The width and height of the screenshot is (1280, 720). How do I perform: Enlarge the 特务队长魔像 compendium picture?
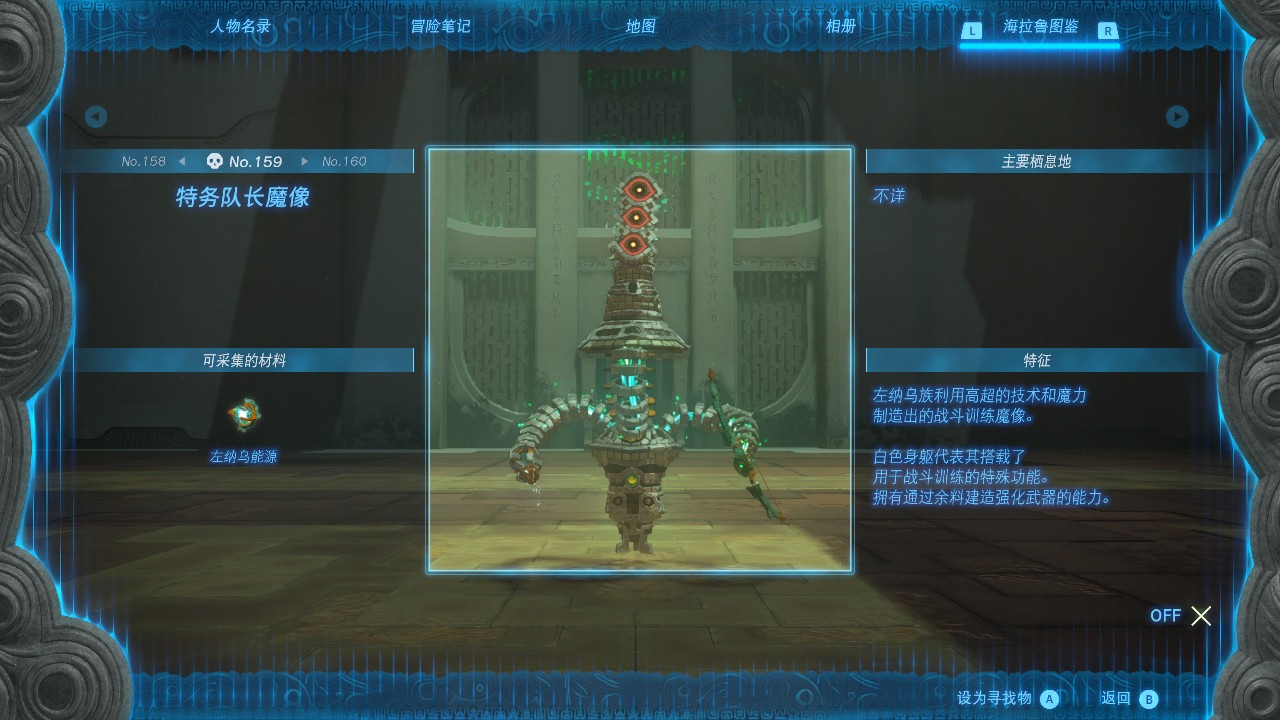640,360
